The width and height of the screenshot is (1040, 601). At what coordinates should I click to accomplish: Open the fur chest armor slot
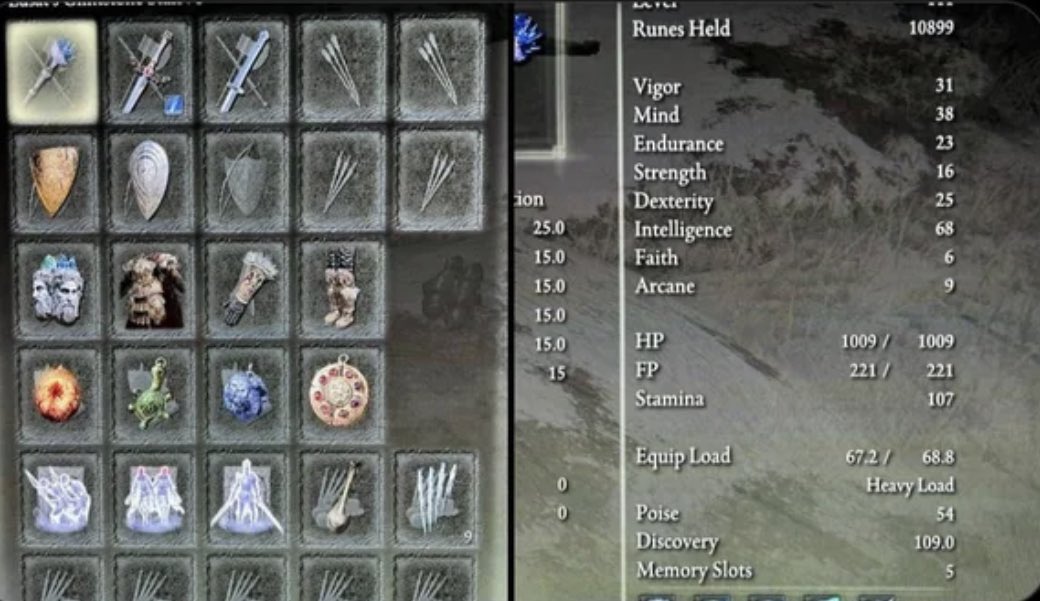tap(152, 290)
